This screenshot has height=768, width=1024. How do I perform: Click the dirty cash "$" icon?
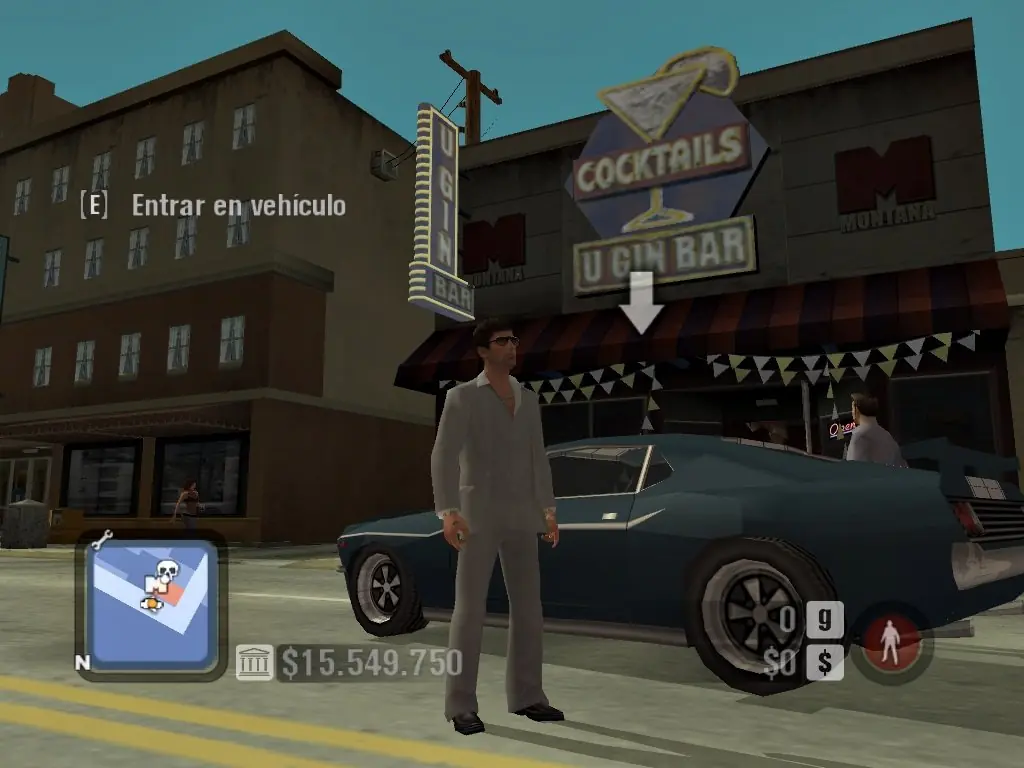point(823,662)
